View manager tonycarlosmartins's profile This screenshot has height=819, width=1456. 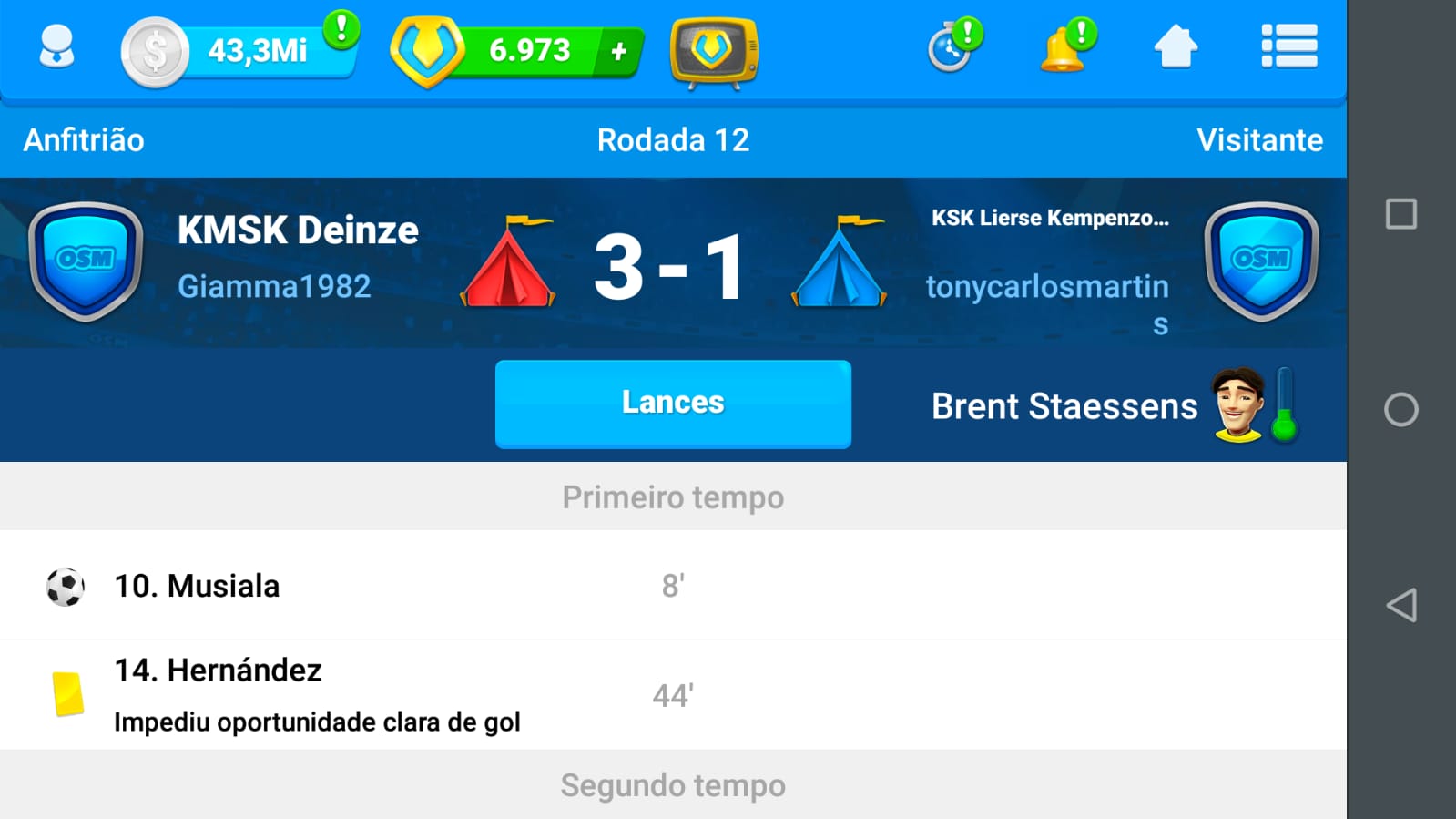pos(1047,288)
